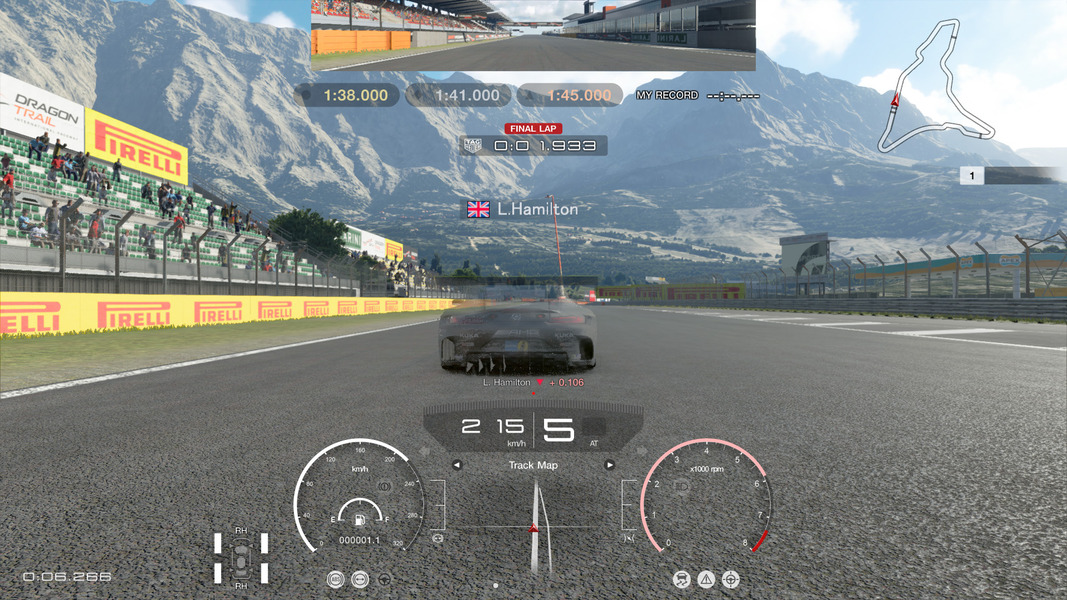Toggle the traction control skidding-car icon
The width and height of the screenshot is (1067, 600).
pos(682,579)
